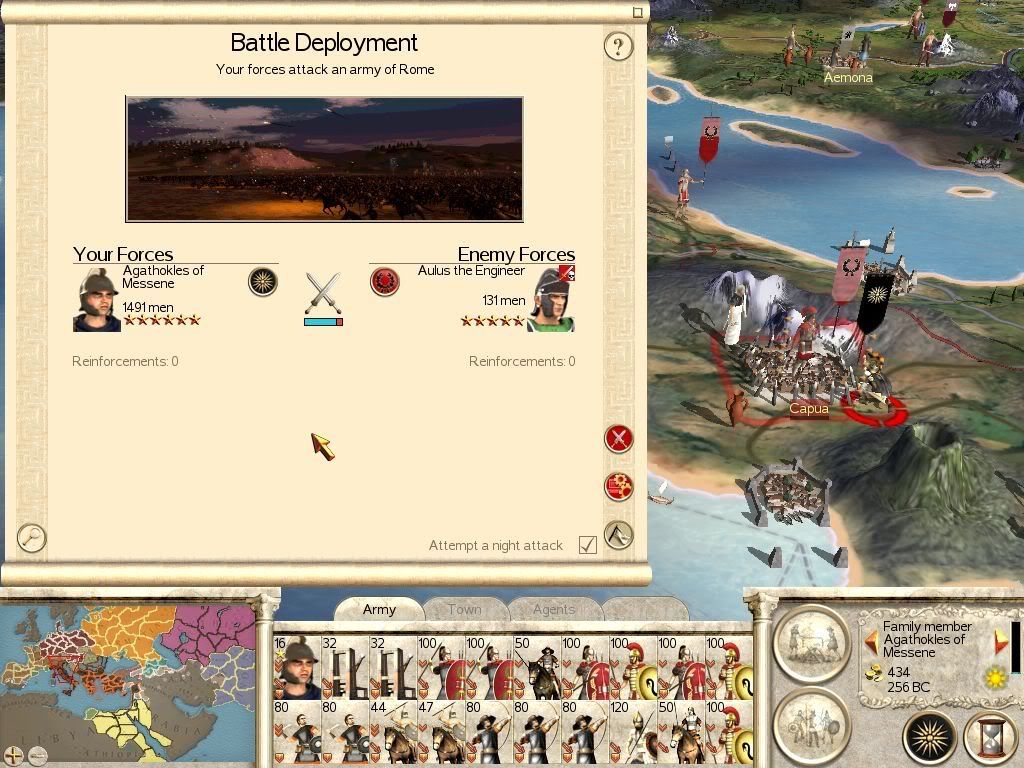This screenshot has width=1024, height=768.
Task: Select Agathokles of Messene's portrait in Your Forces
Action: 96,299
